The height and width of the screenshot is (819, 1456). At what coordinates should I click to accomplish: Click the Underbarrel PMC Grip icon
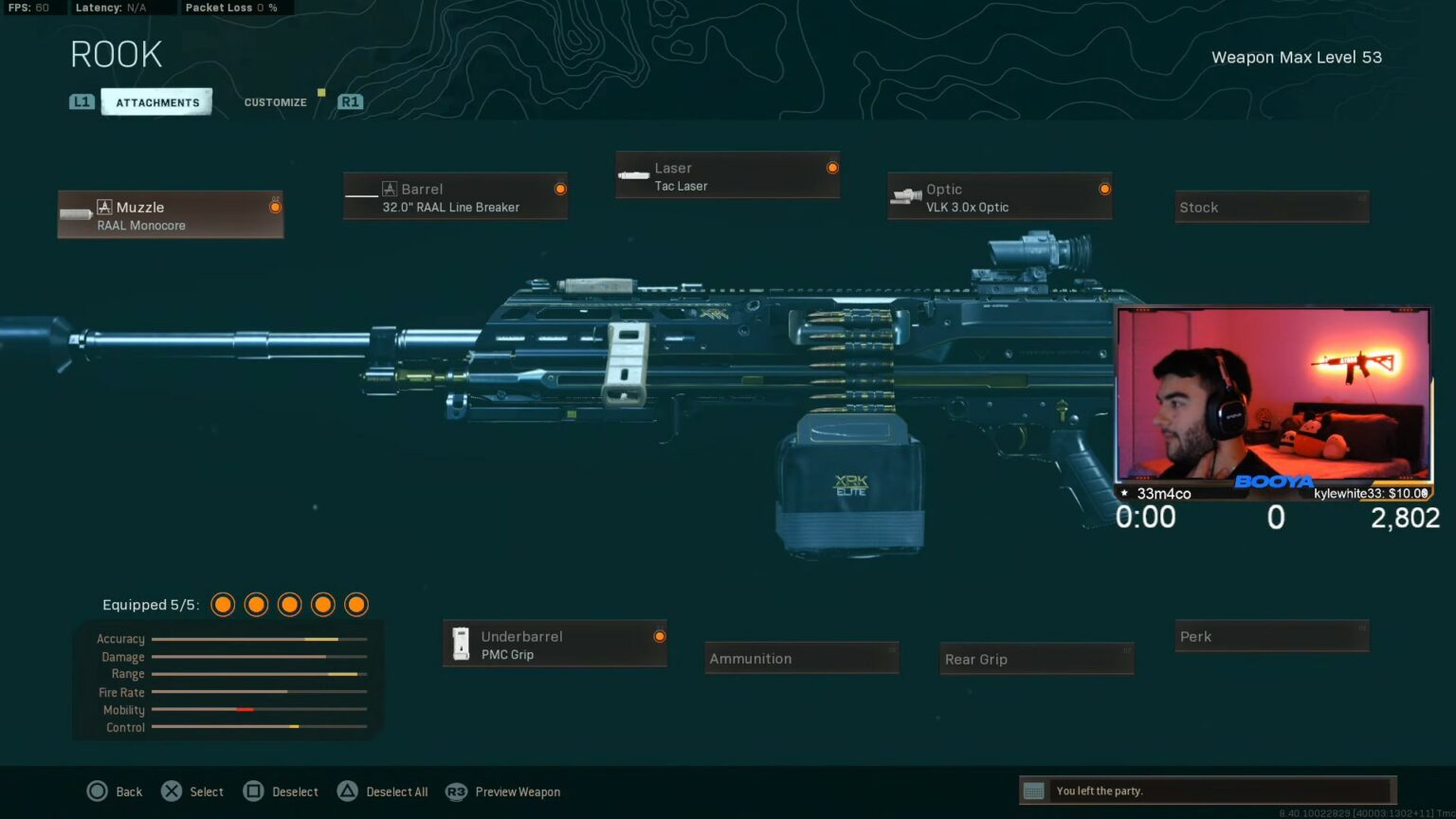462,644
